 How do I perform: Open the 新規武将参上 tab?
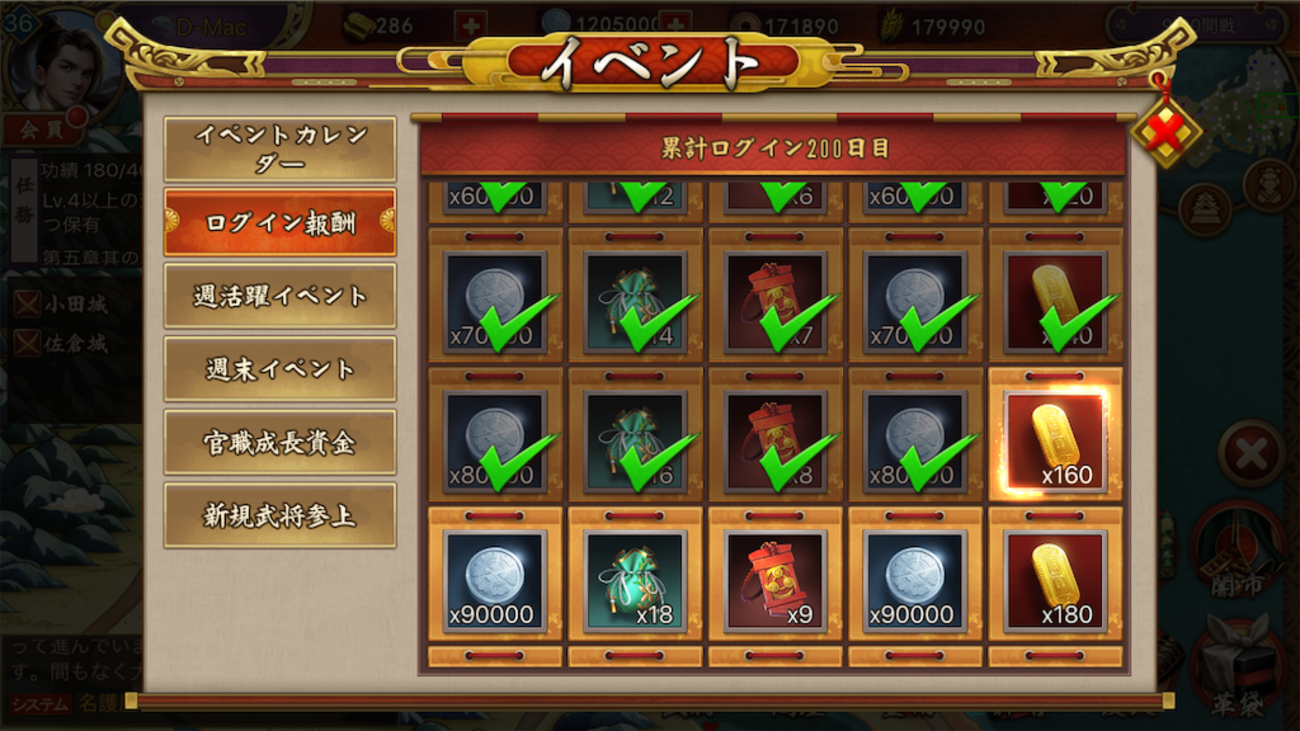(280, 516)
